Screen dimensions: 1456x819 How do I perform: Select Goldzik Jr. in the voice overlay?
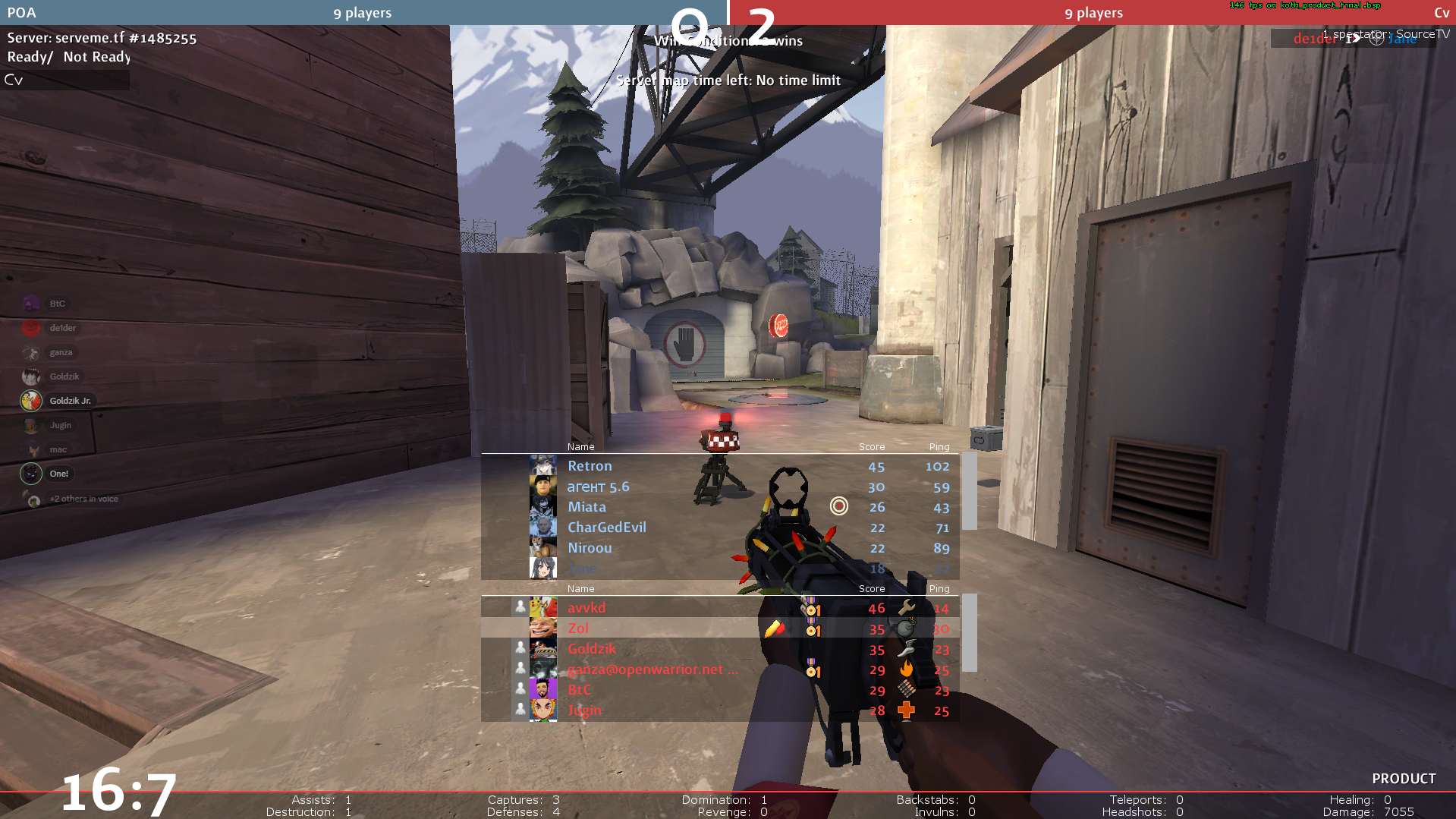pos(70,401)
